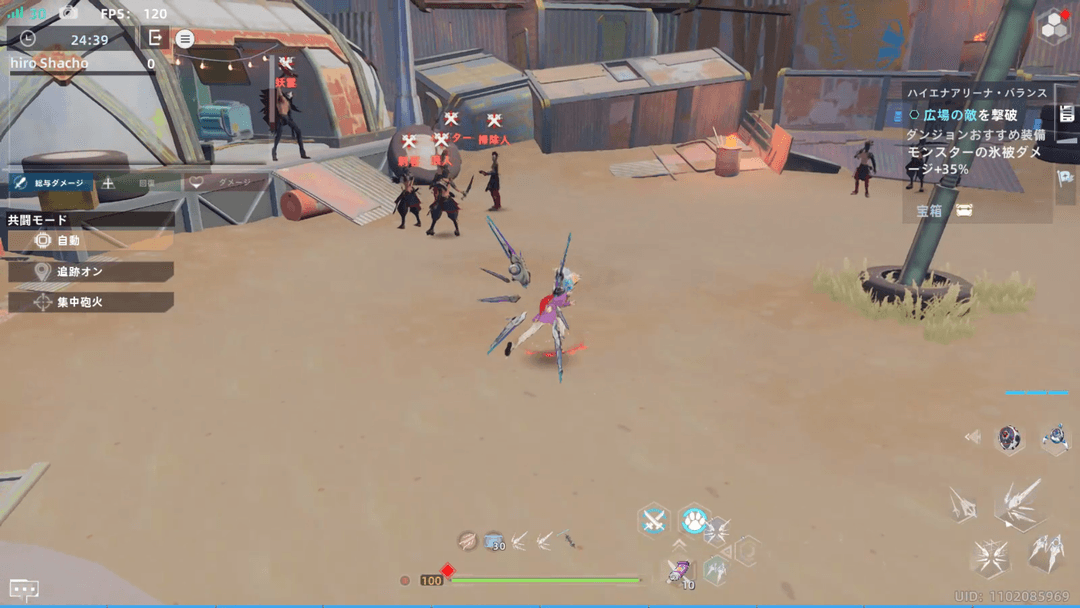Activate the paw print hexagon icon
The image size is (1080, 608).
coord(693,520)
